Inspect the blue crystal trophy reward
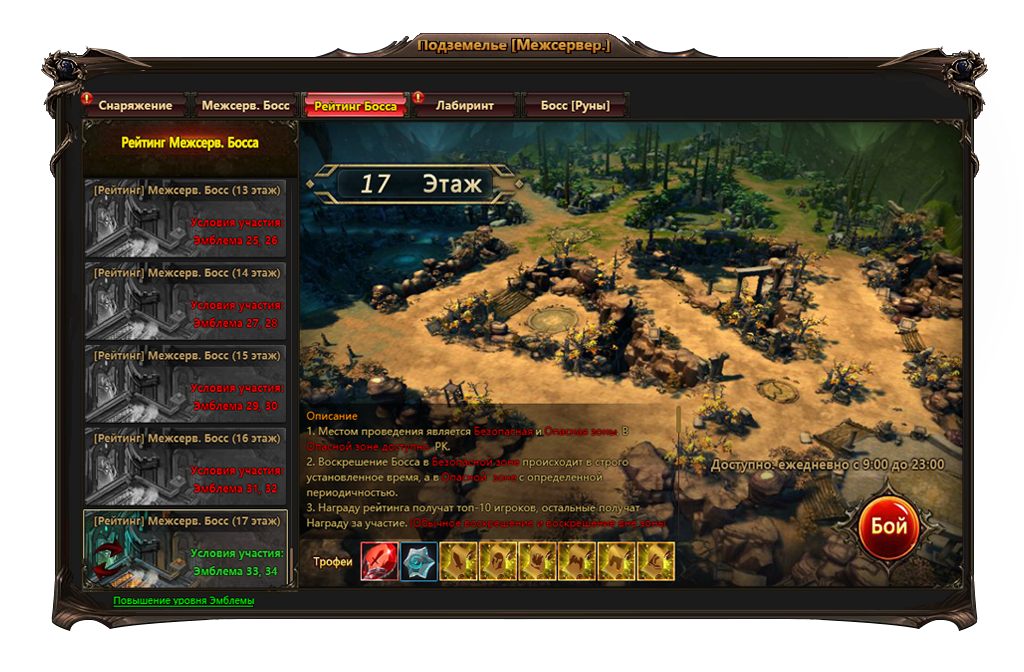Screen dimensions: 1024x672 coord(420,561)
